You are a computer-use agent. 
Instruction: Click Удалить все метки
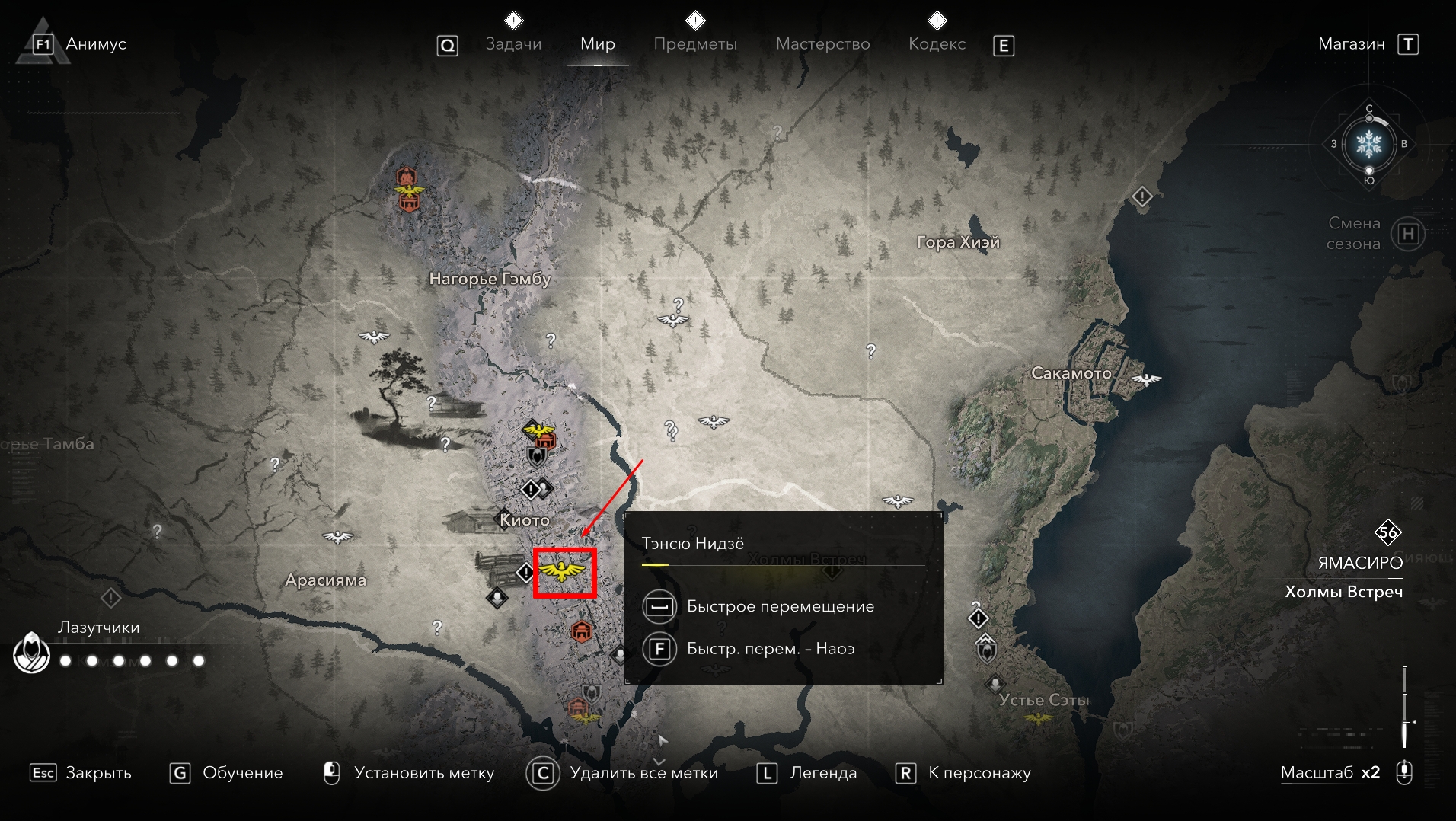point(643,773)
